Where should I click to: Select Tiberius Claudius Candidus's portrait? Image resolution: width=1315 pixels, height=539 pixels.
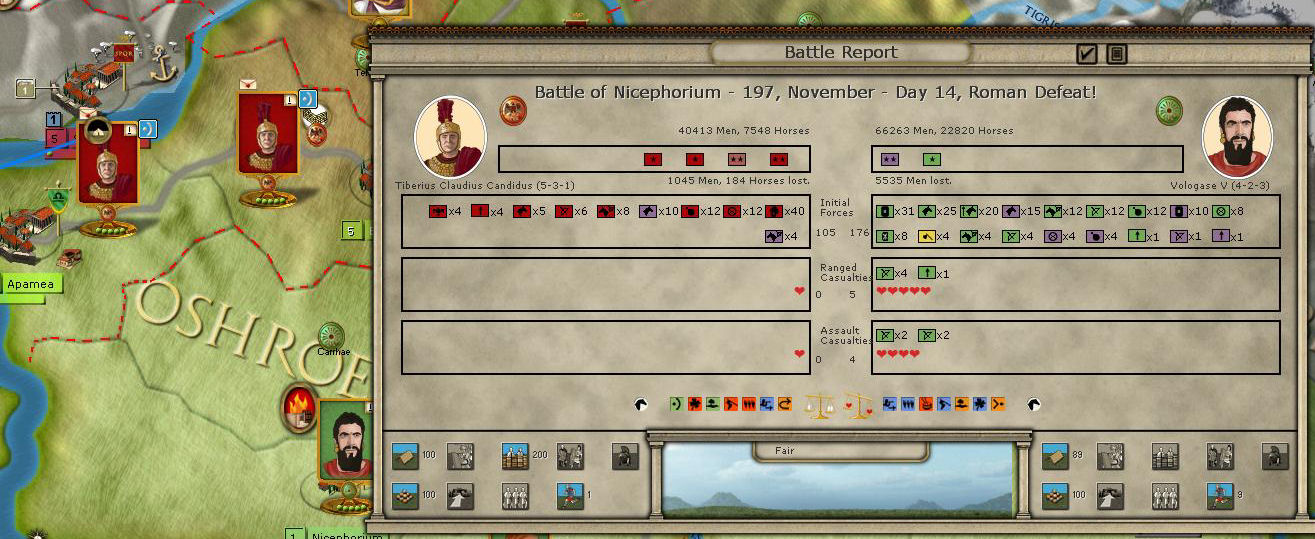450,138
